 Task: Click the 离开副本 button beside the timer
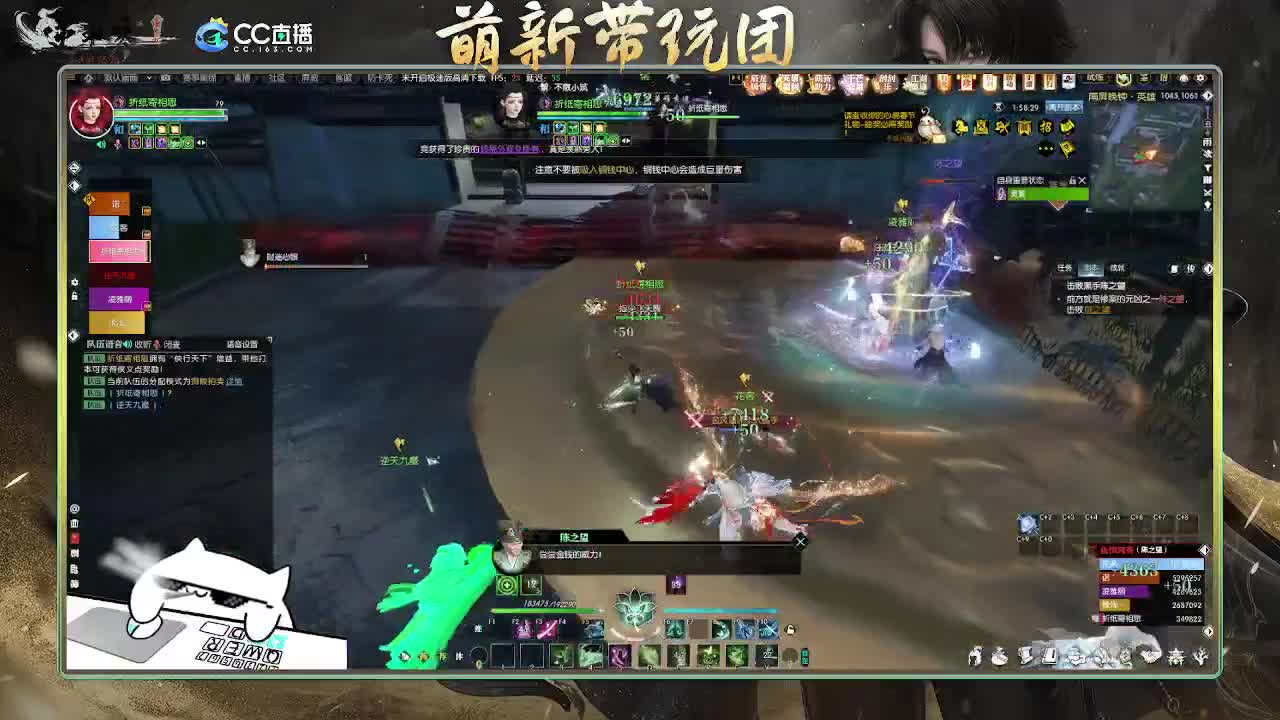coord(1064,107)
